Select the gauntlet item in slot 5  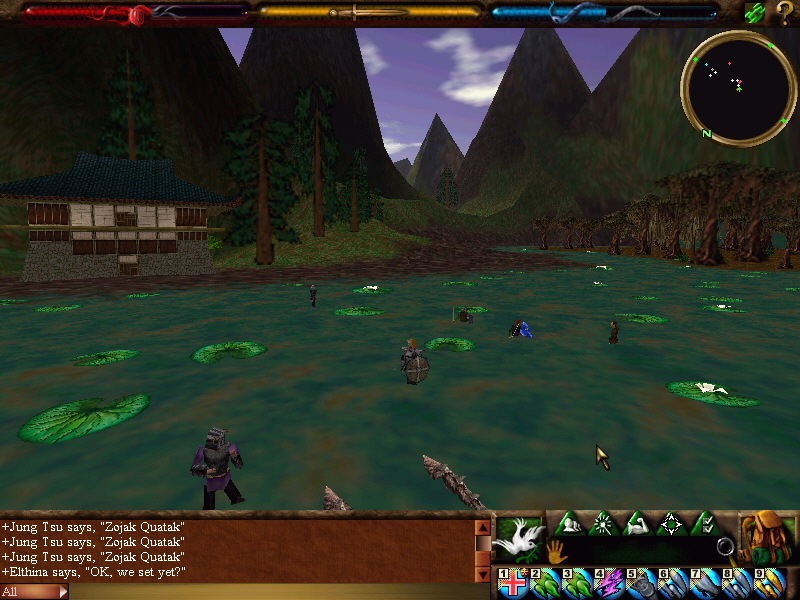tap(641, 583)
